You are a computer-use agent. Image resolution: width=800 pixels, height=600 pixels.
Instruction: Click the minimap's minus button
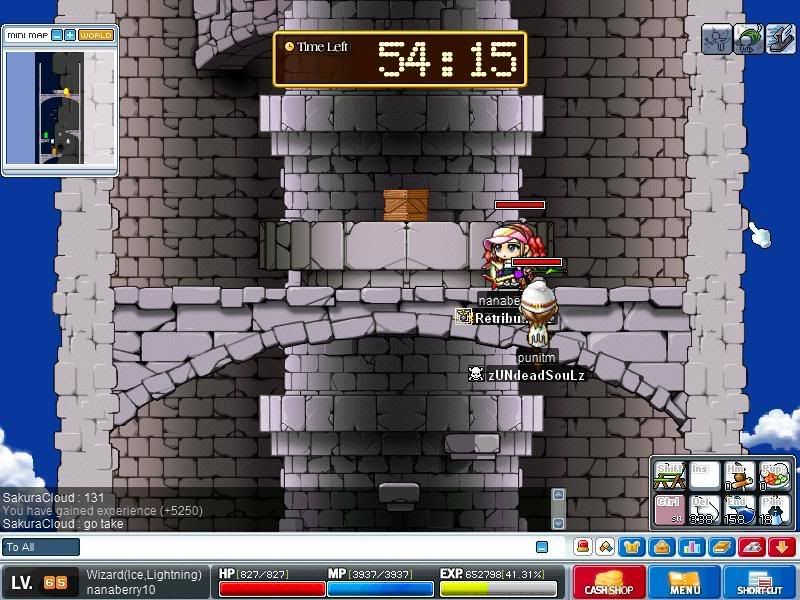coord(57,35)
